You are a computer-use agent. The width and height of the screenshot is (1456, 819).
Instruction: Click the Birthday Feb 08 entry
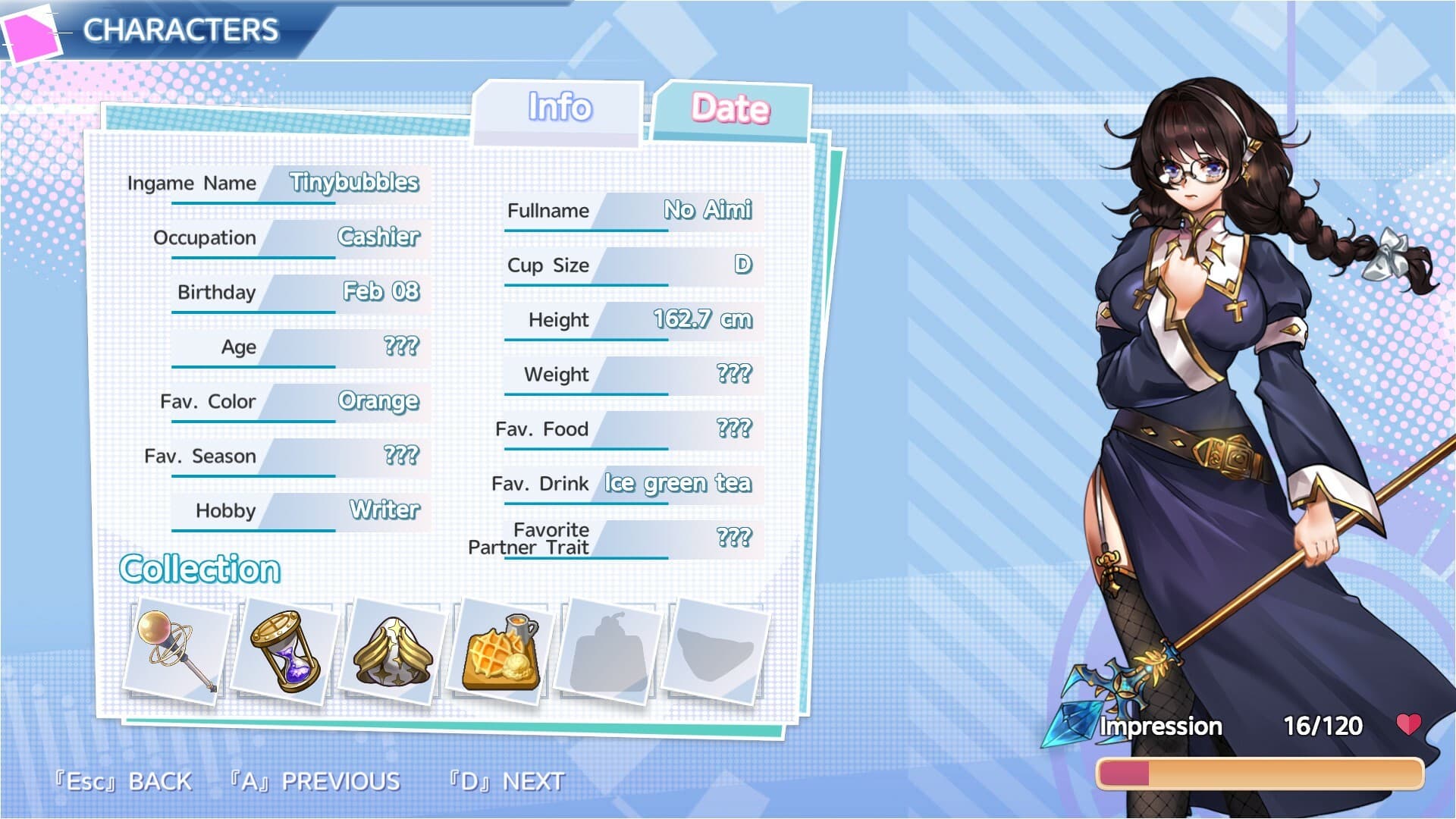379,293
